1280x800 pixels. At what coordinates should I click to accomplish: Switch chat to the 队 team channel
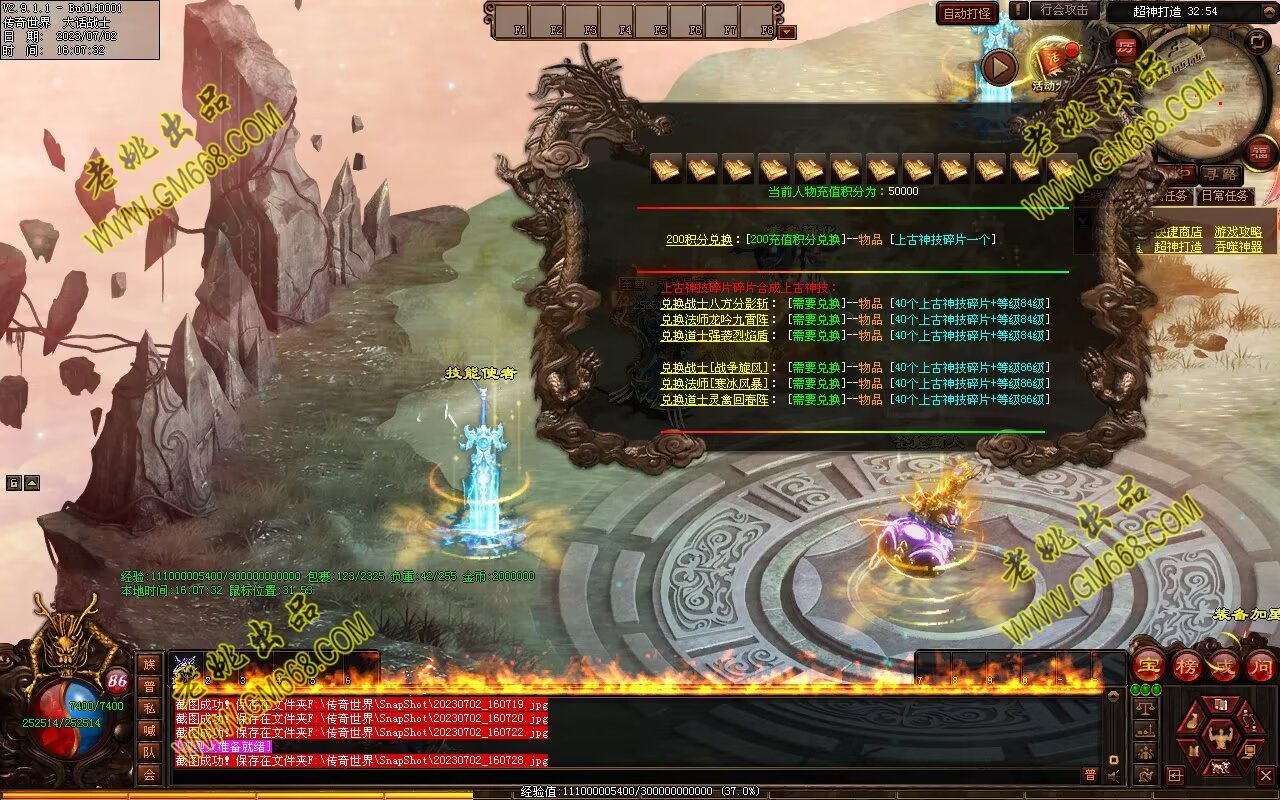(x=149, y=752)
